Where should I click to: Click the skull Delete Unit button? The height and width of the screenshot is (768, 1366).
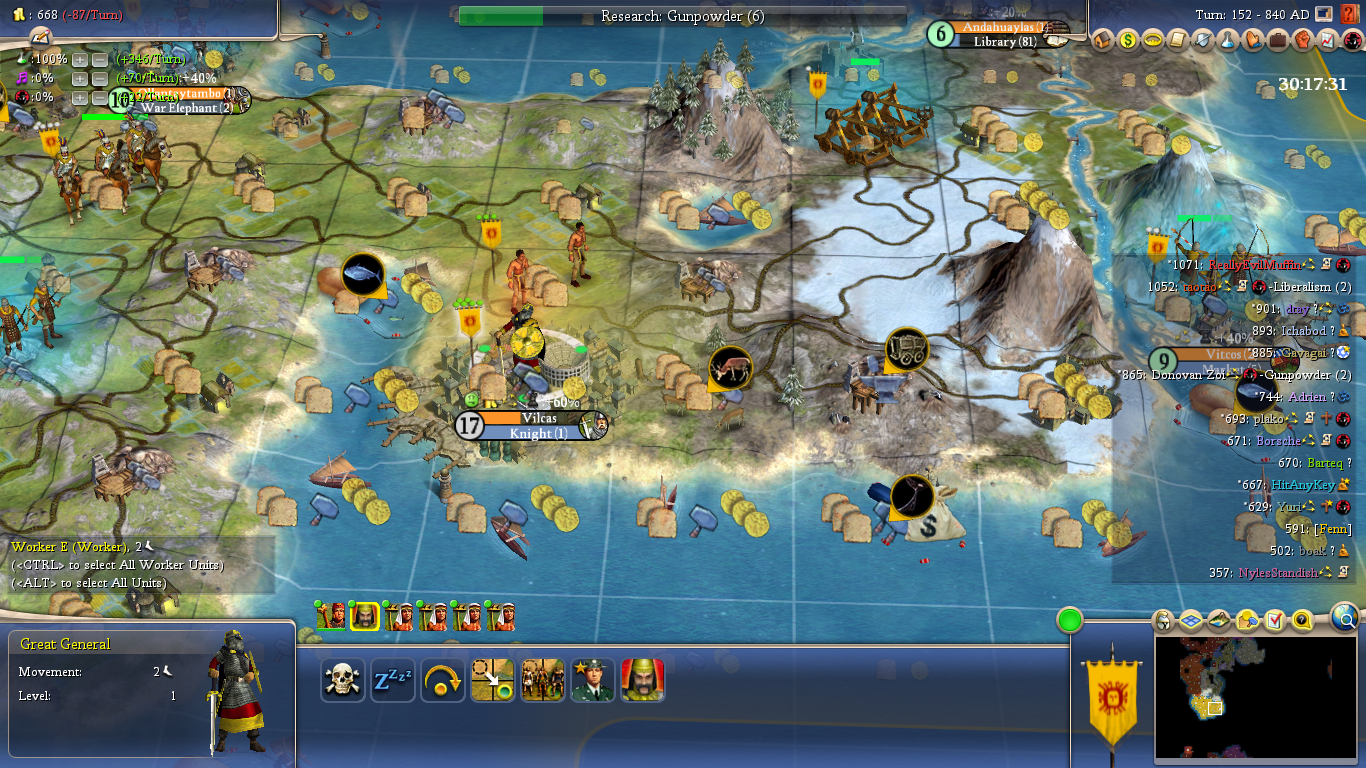[x=343, y=681]
